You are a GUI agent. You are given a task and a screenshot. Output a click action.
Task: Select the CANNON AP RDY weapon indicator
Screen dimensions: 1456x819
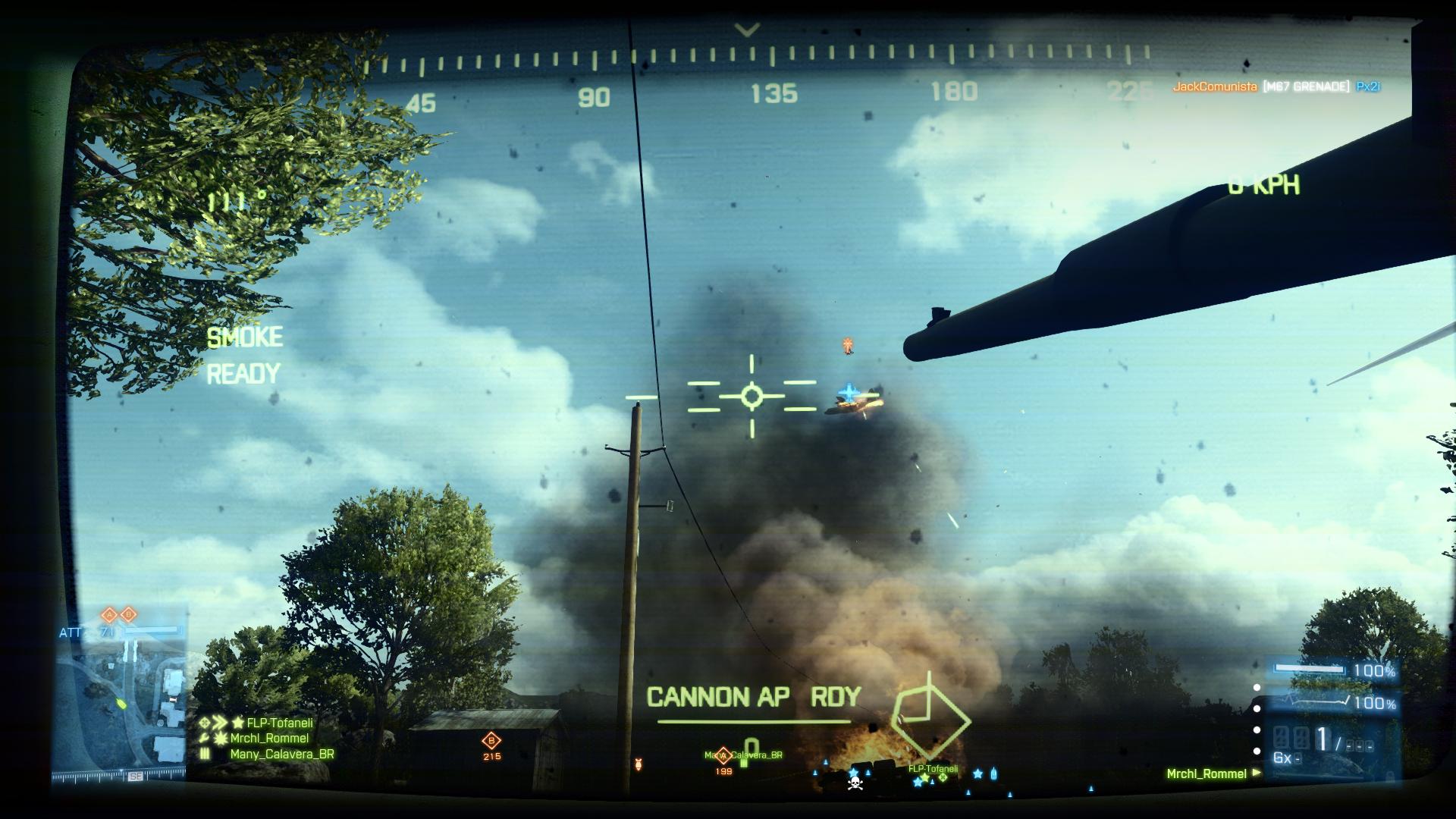[753, 697]
